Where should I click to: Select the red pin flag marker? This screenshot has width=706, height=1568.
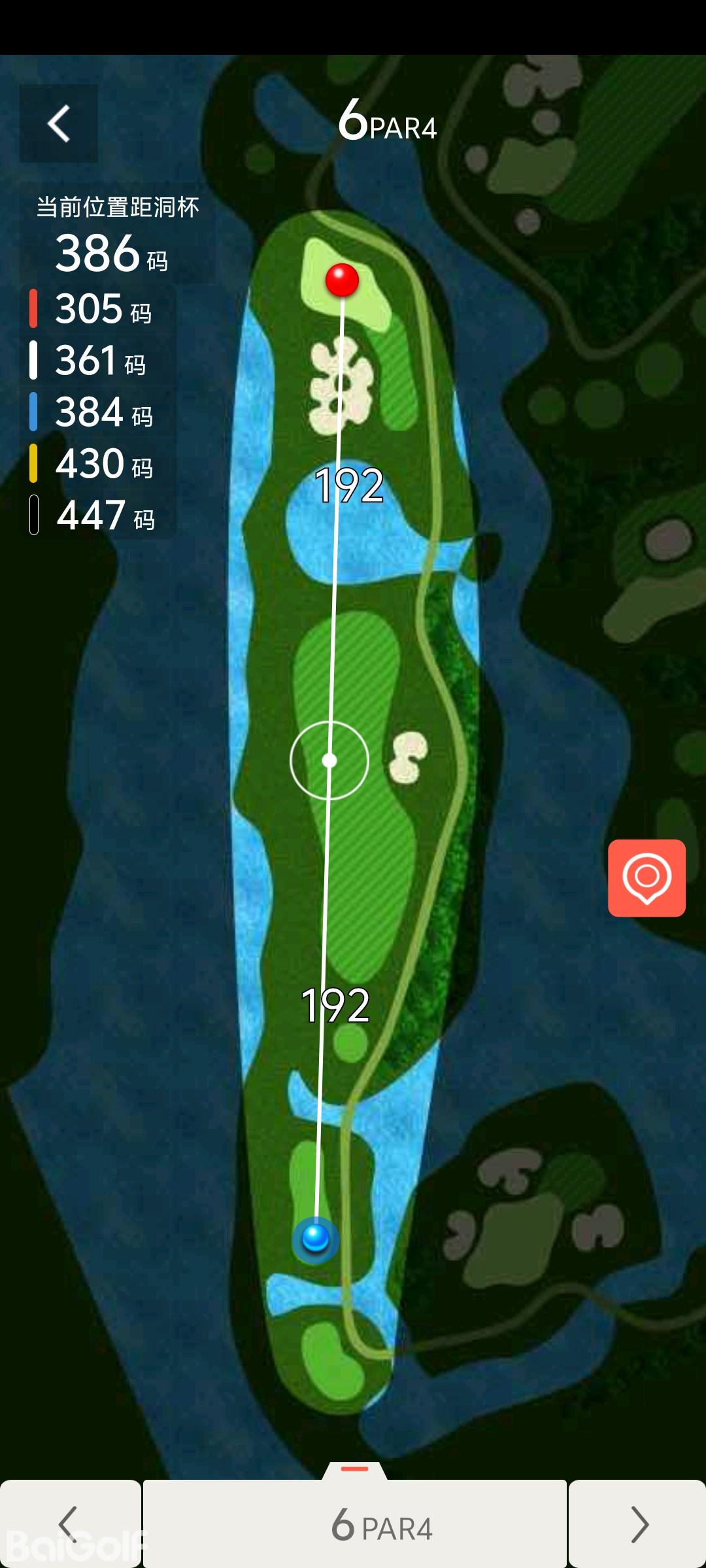point(342,280)
